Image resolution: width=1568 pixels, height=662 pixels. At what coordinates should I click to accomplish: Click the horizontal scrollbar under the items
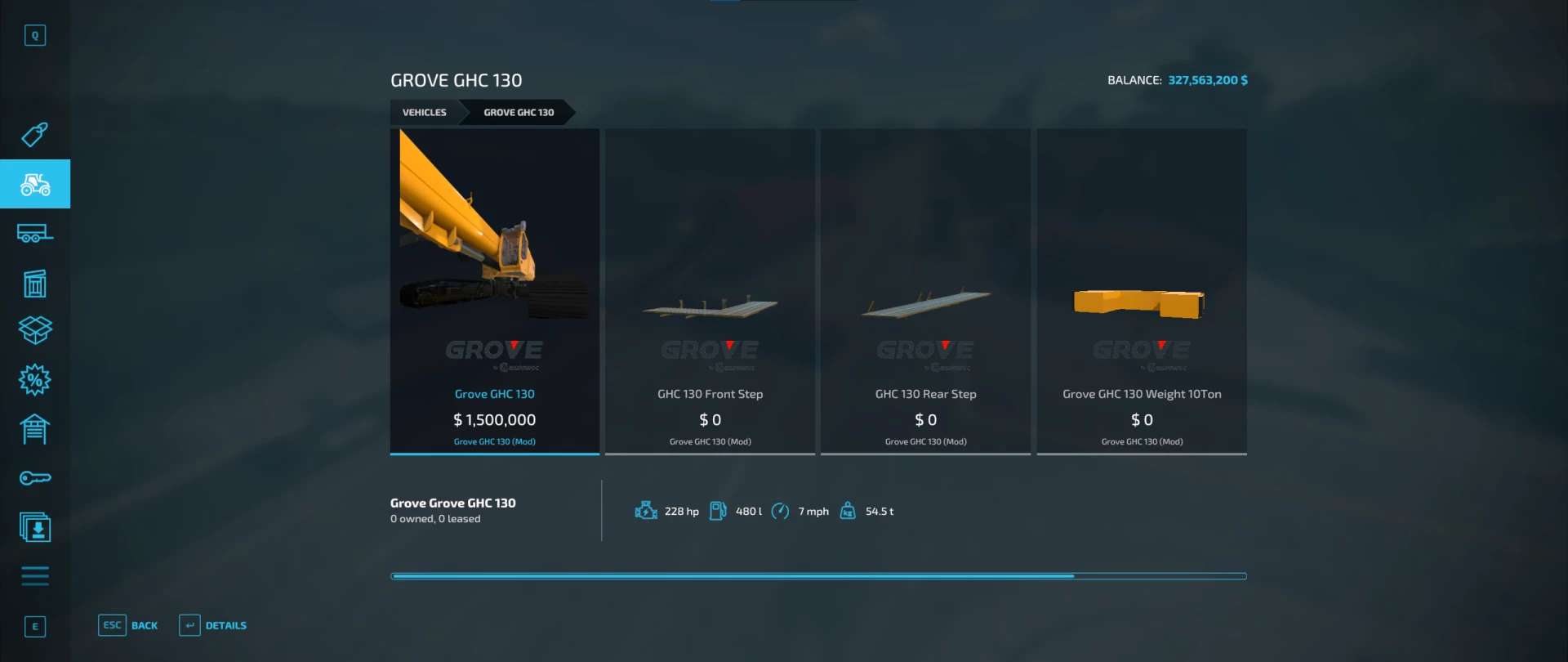click(x=818, y=576)
